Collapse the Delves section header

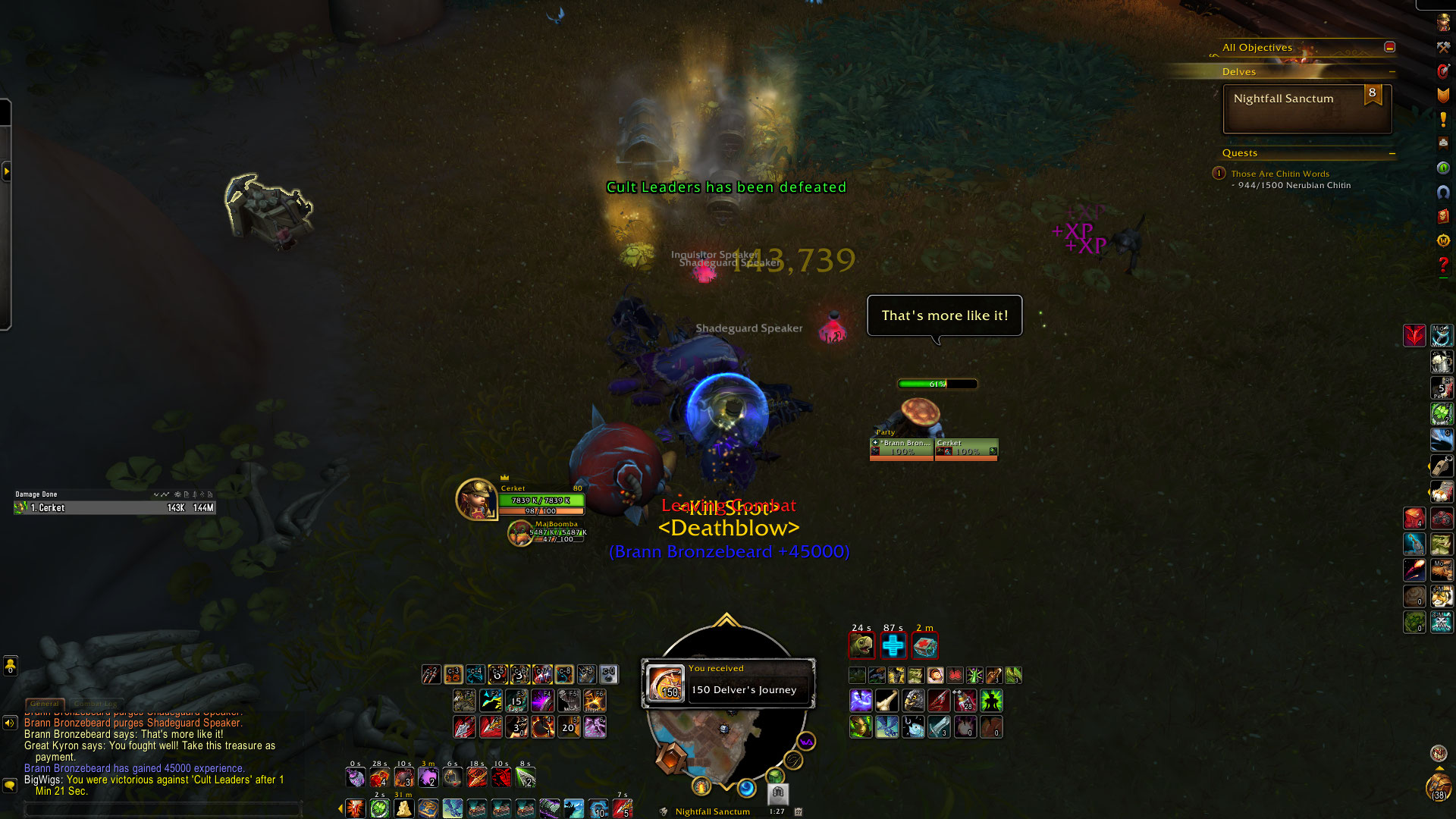point(1392,72)
